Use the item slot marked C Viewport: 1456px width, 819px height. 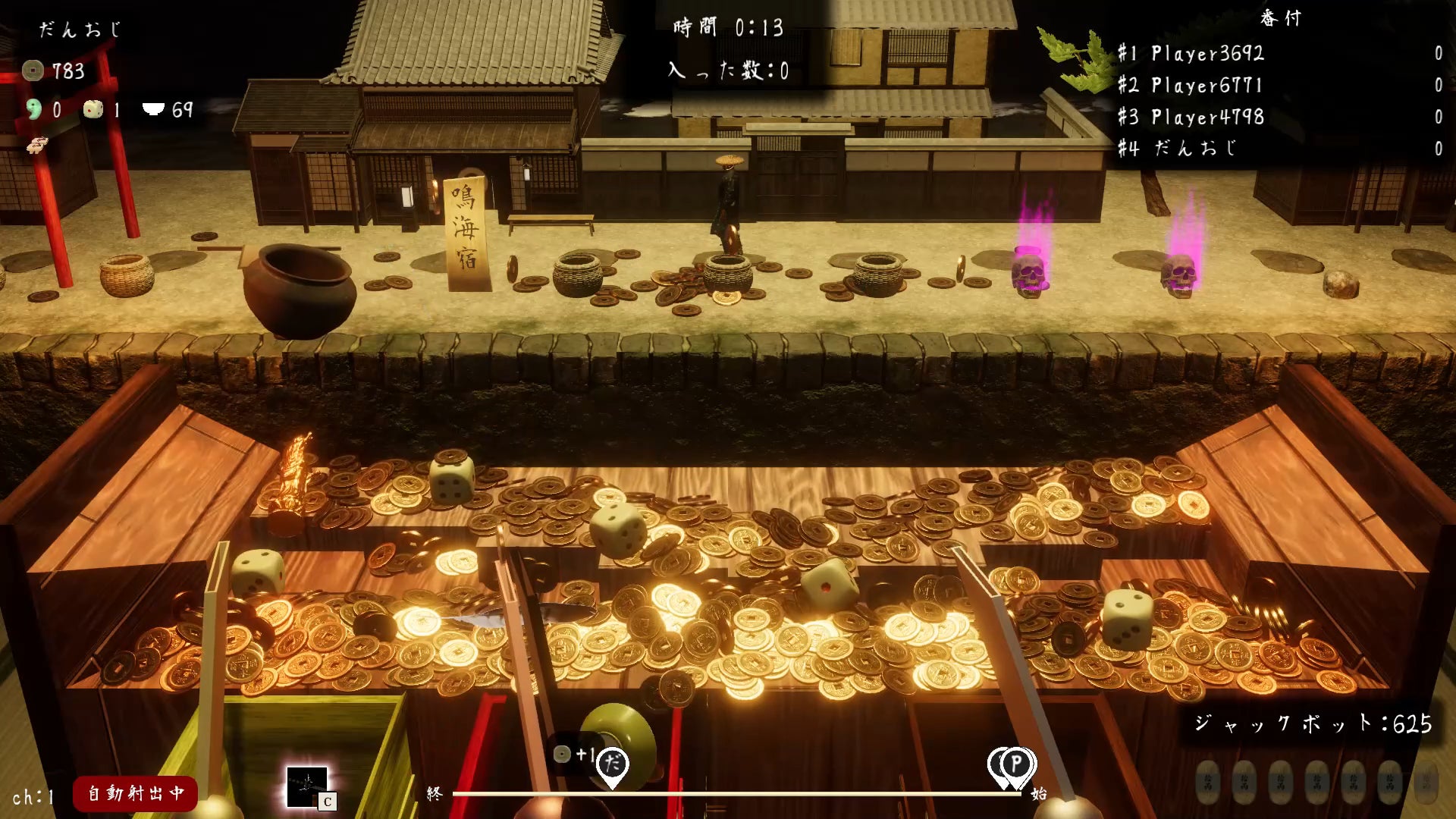(x=308, y=787)
